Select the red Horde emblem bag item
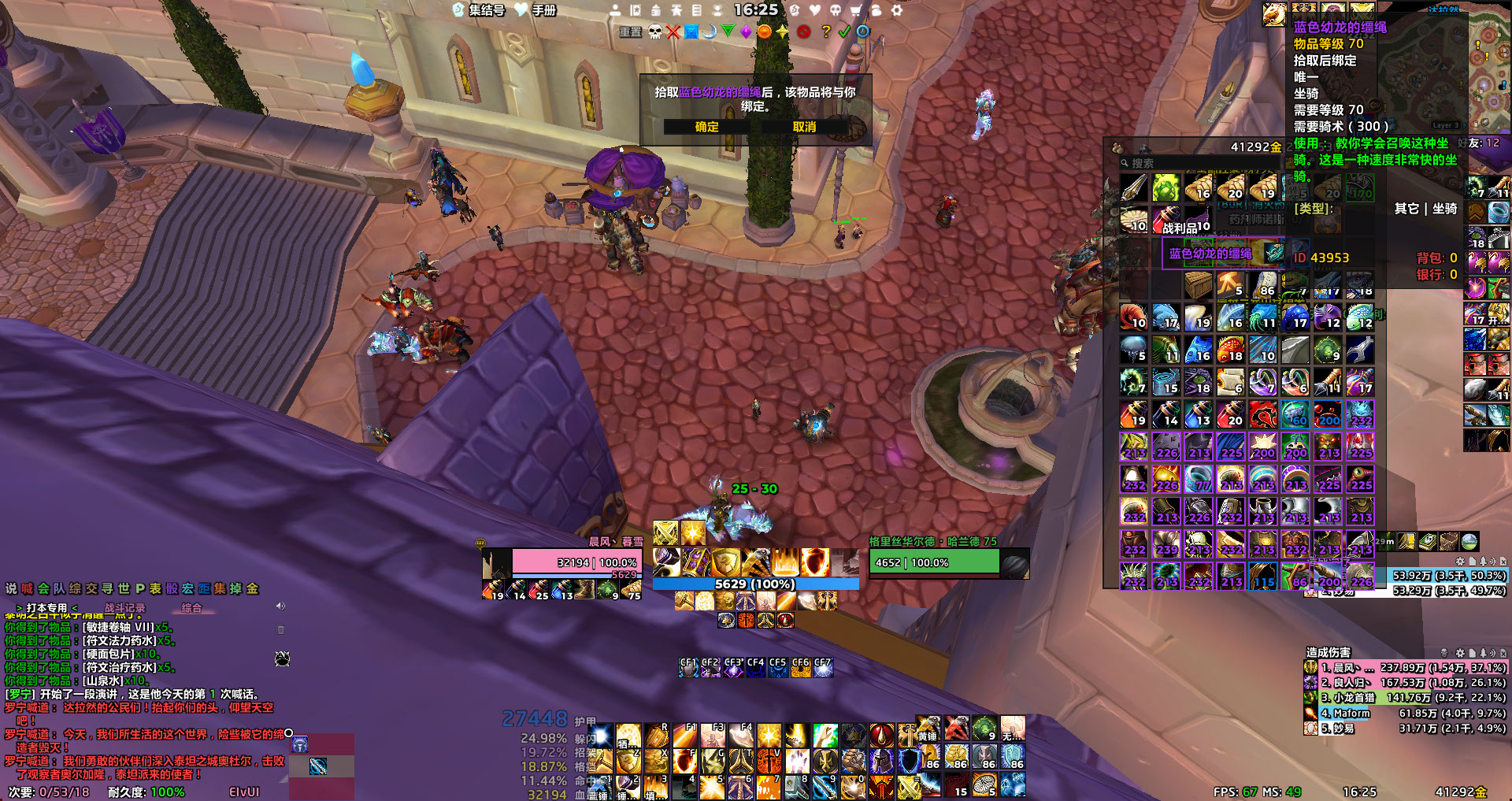 [x=1263, y=414]
